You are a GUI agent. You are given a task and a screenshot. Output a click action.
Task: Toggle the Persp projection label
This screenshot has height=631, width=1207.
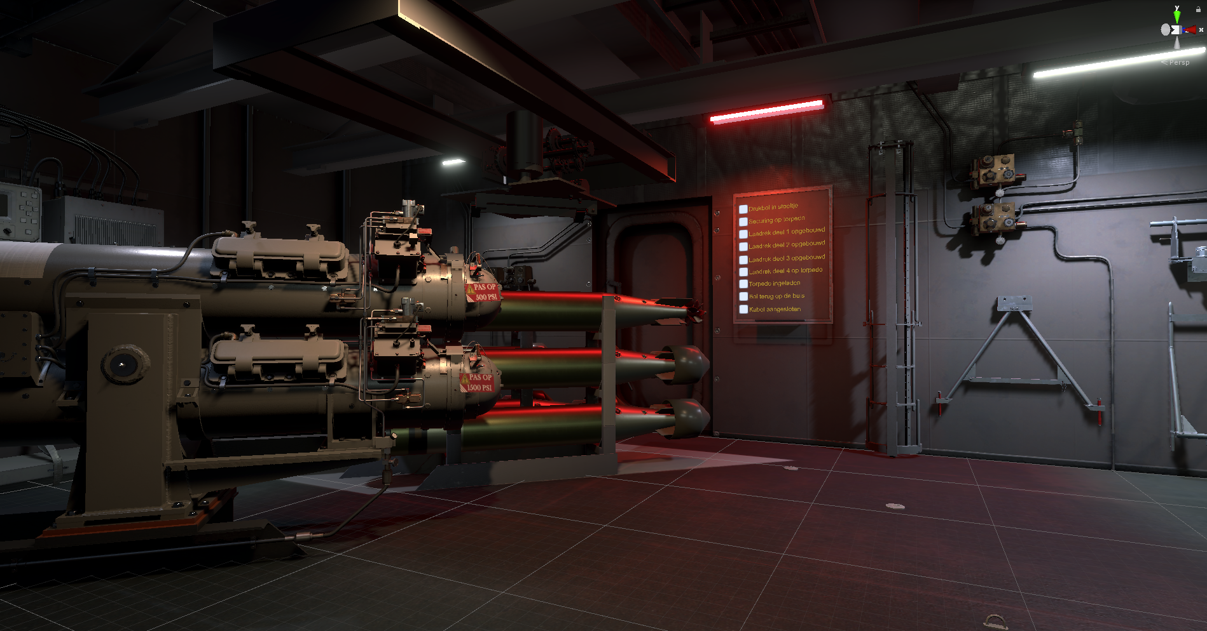point(1179,62)
